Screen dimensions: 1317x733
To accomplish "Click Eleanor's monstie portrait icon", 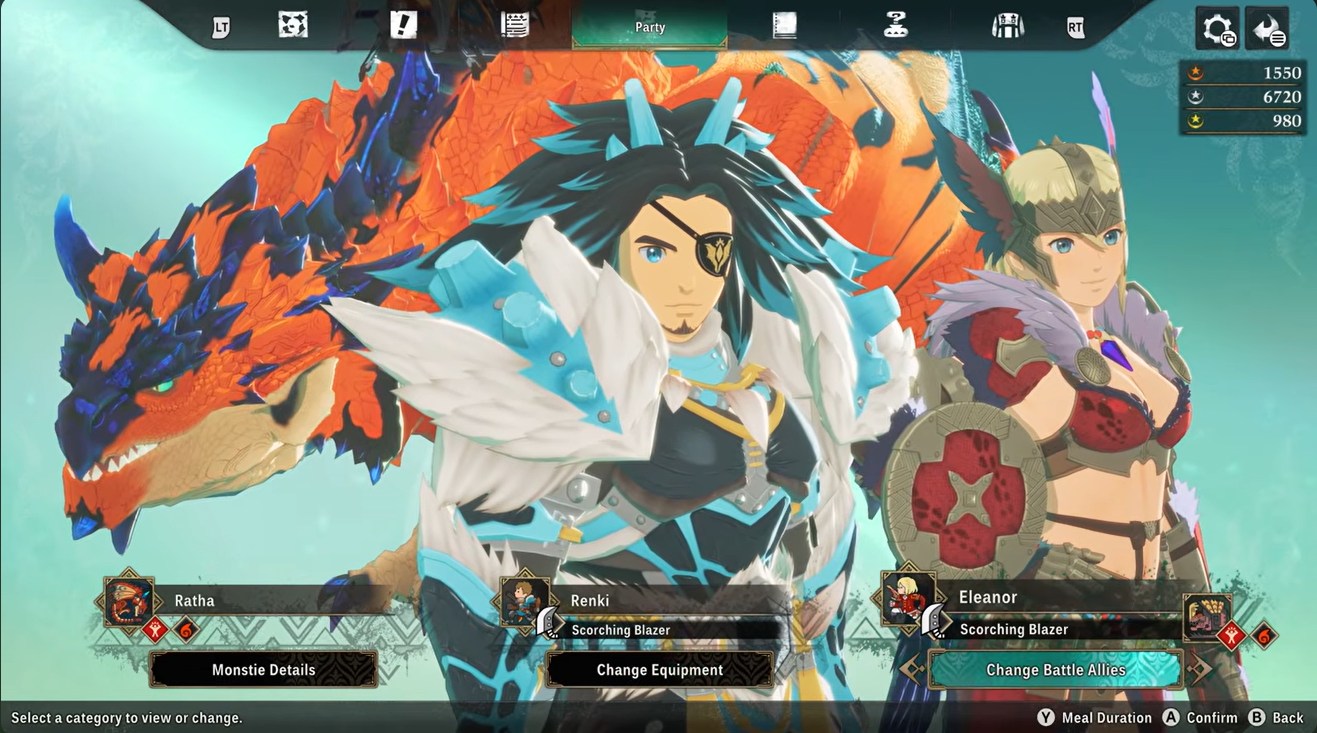I will [x=1207, y=616].
